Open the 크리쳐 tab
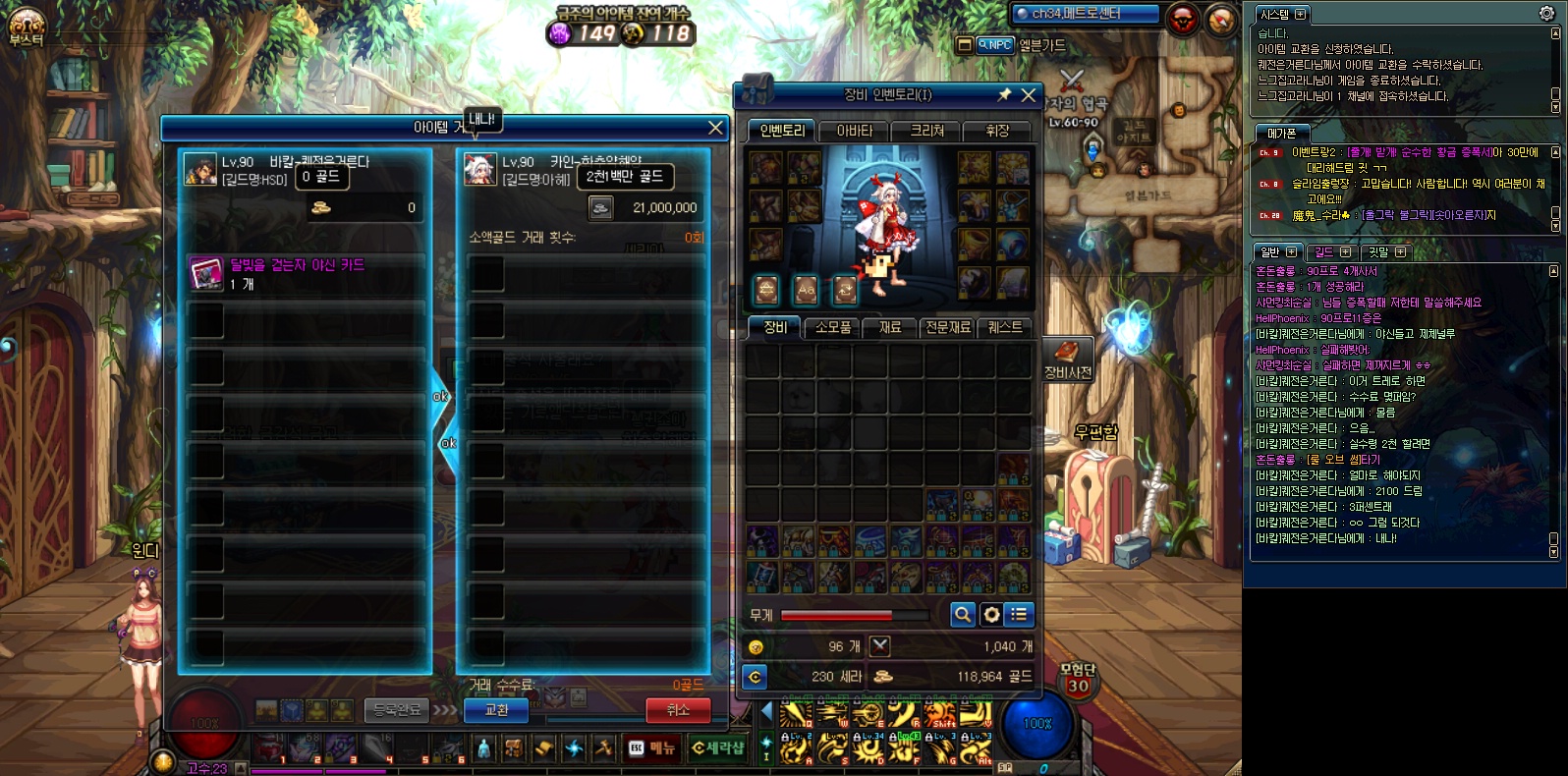The height and width of the screenshot is (776, 1568). (x=926, y=131)
